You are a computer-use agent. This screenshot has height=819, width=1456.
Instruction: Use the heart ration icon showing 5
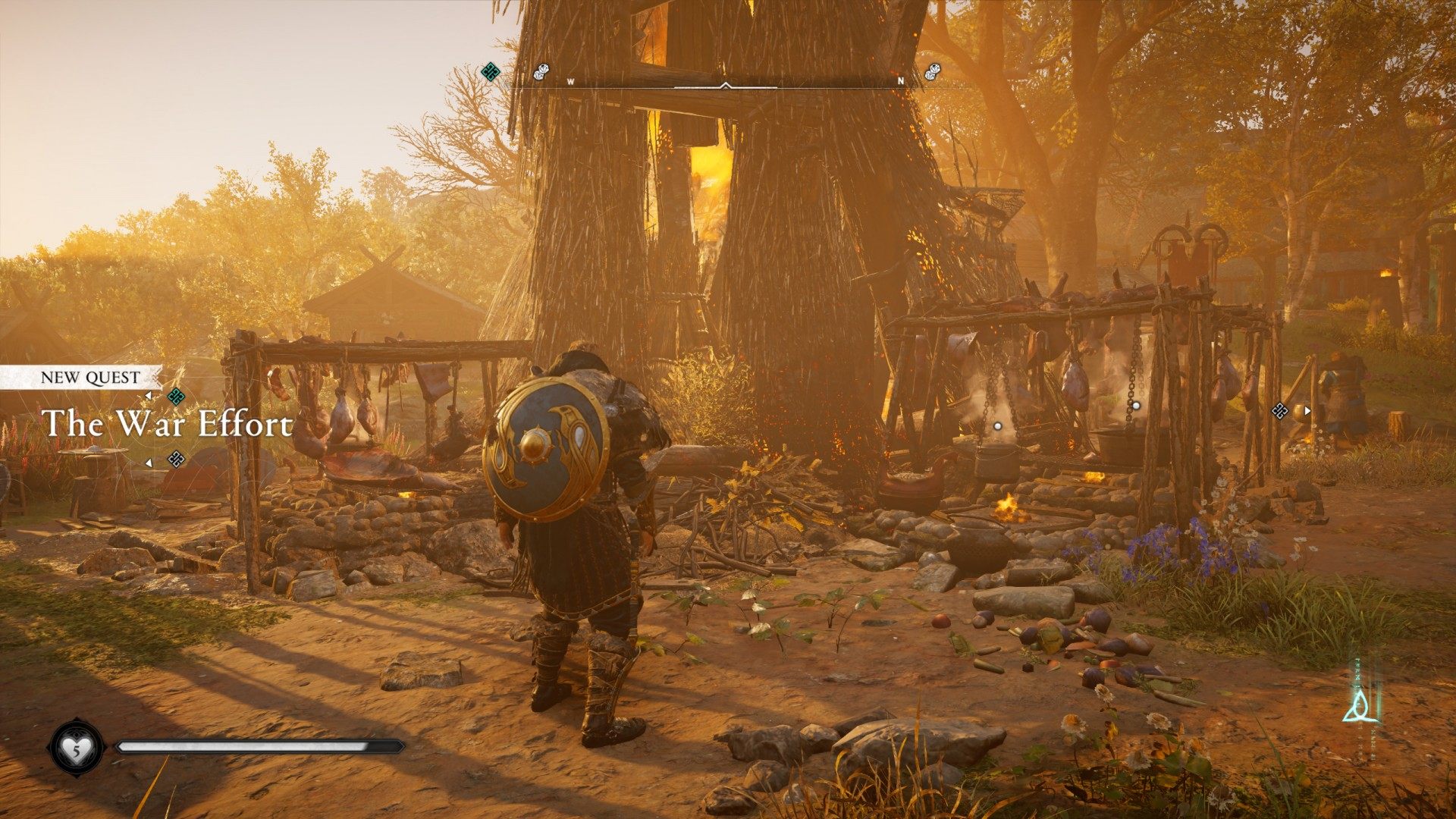(x=77, y=748)
